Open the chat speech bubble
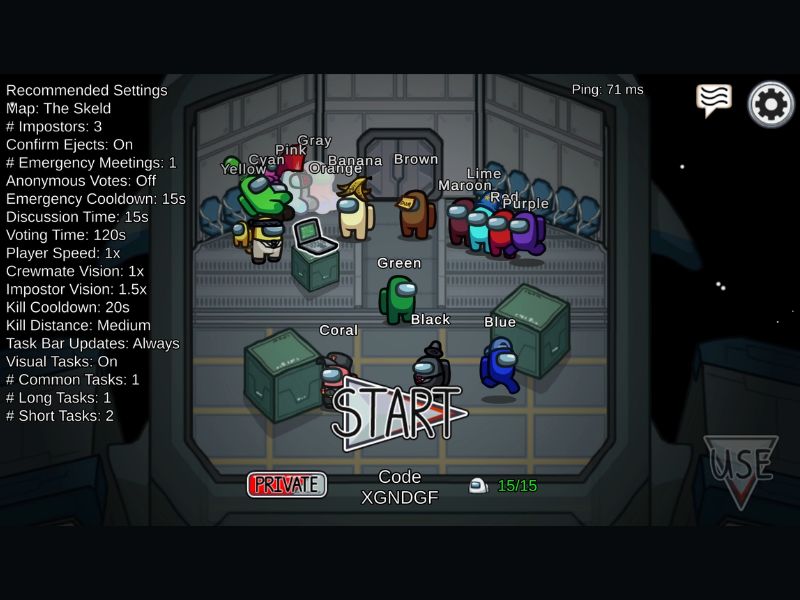 714,100
